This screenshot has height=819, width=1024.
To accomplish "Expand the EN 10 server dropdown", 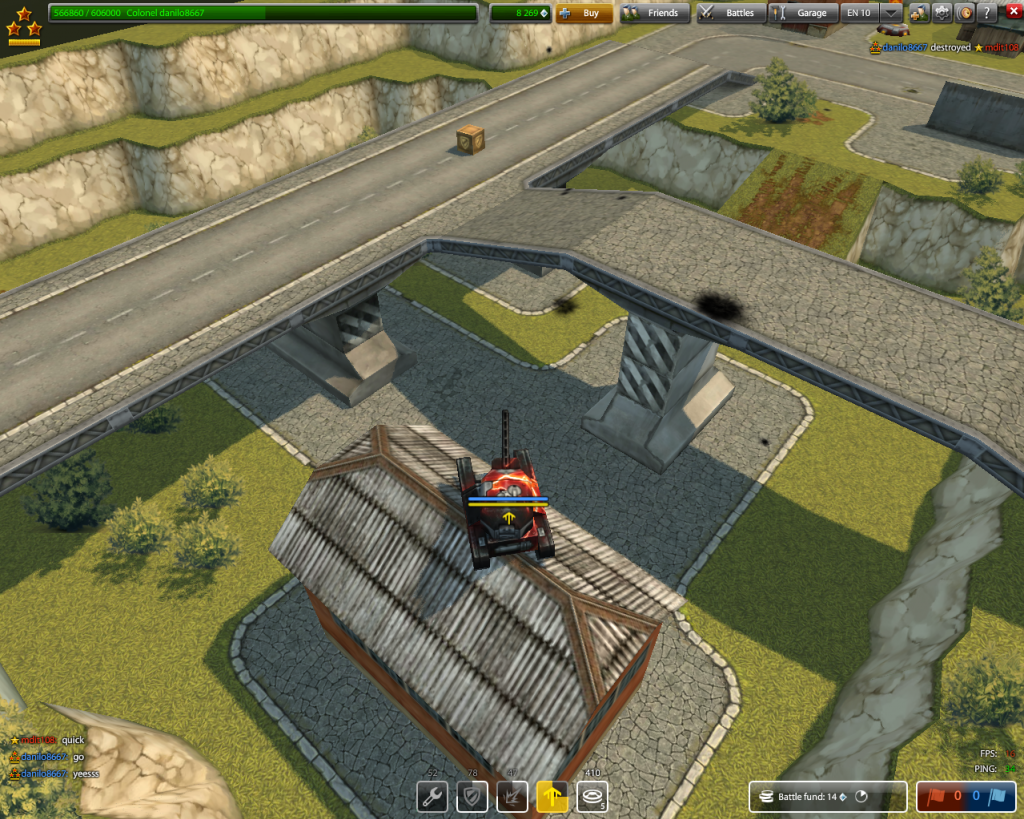I will [890, 13].
